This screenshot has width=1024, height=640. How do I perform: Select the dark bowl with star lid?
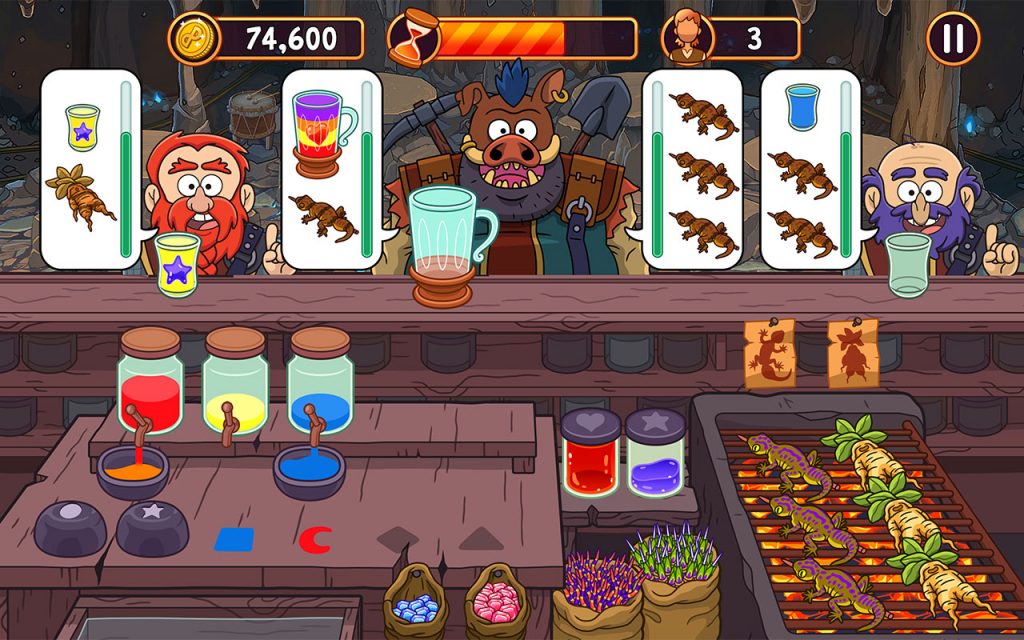click(152, 527)
